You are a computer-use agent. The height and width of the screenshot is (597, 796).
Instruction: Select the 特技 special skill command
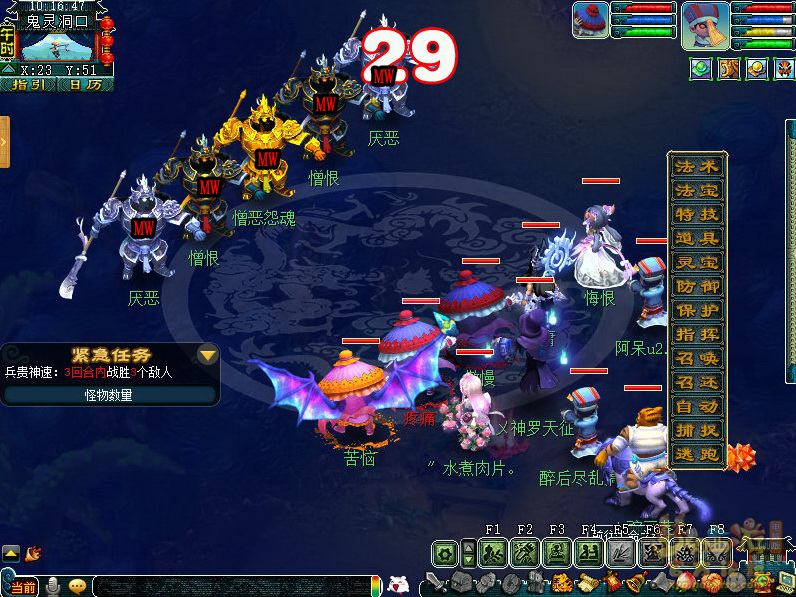(x=697, y=215)
